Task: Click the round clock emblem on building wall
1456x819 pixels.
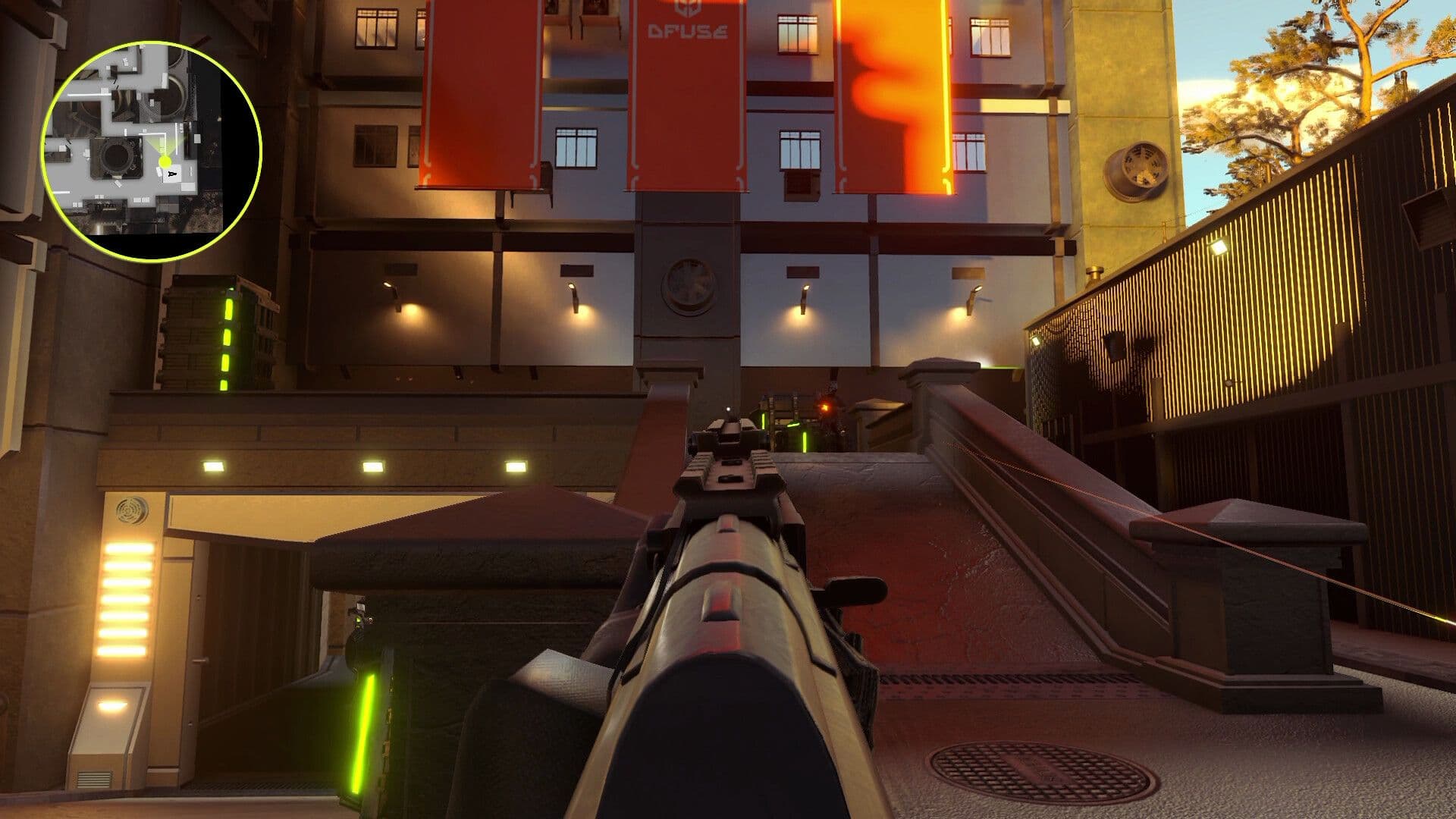Action: (x=689, y=285)
